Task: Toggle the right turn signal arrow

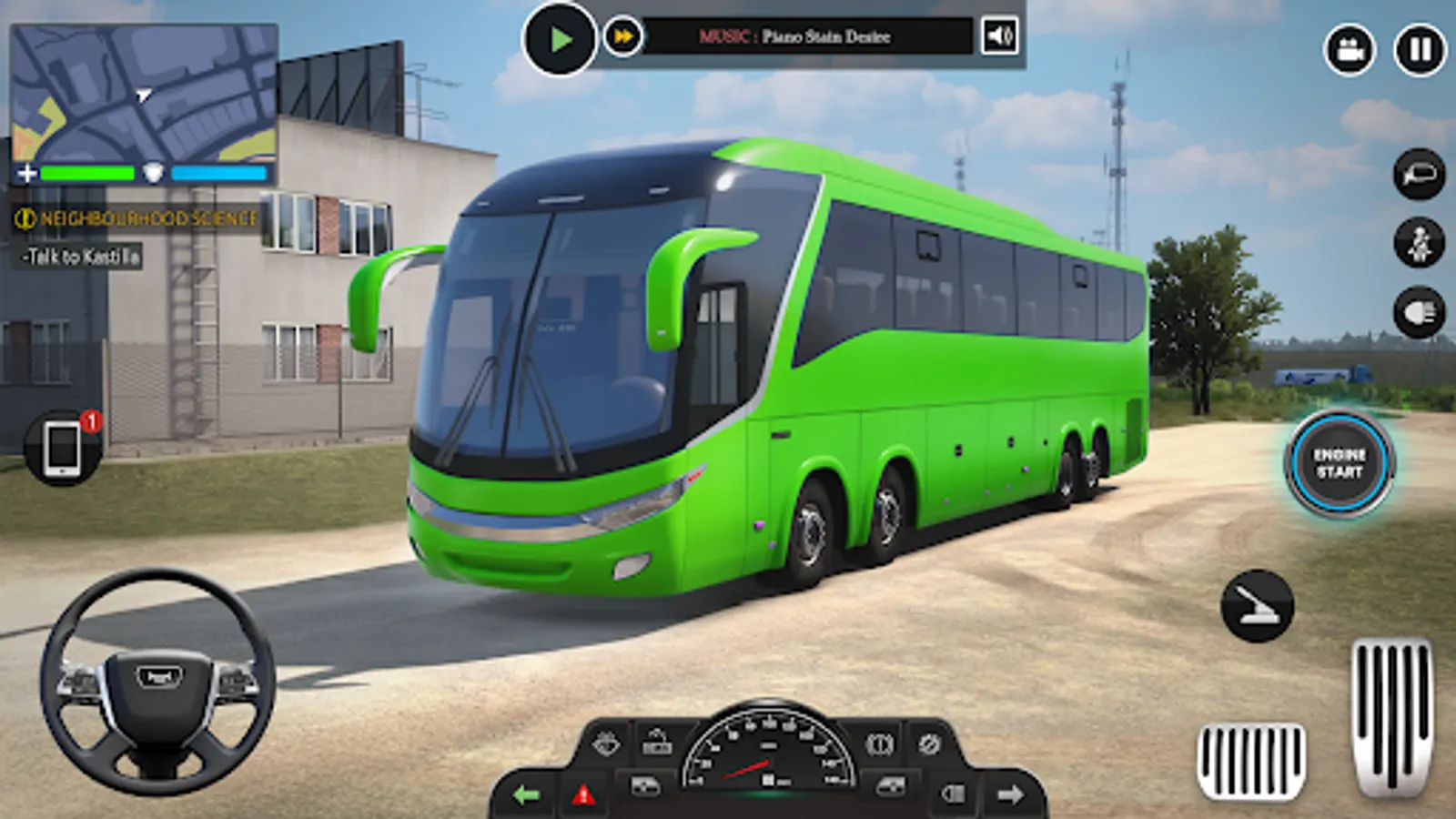Action: point(1012,794)
